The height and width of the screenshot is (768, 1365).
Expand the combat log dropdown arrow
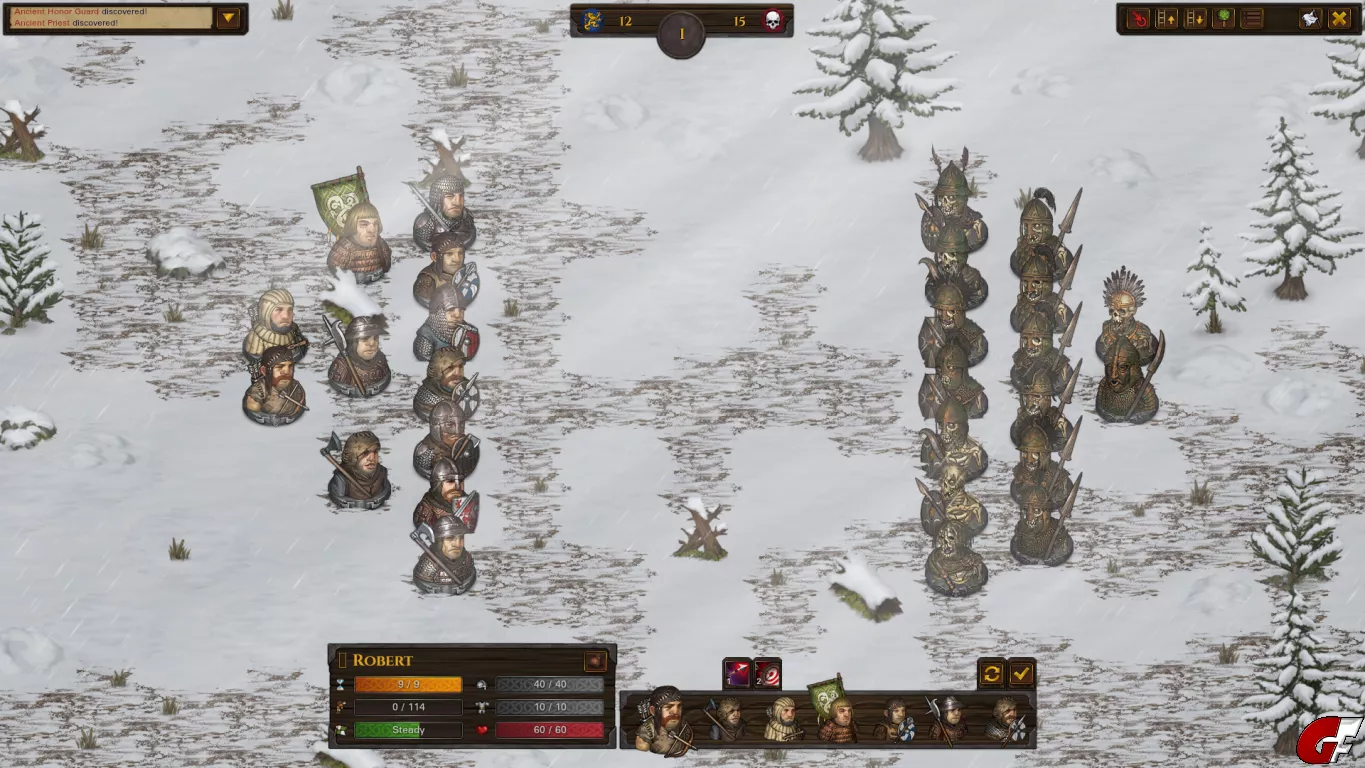[x=229, y=18]
